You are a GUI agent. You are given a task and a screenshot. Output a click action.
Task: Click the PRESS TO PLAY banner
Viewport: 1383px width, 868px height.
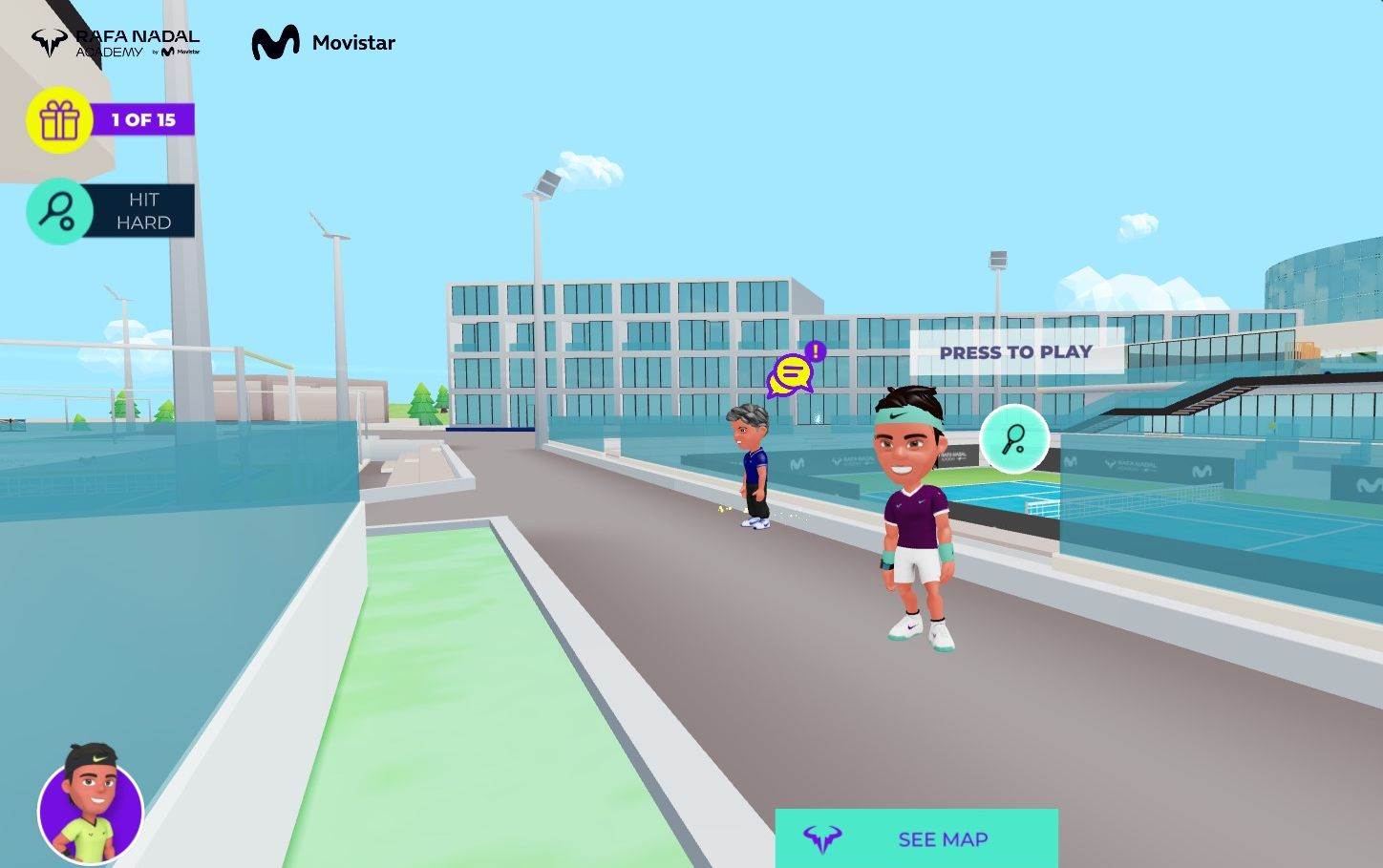coord(1016,352)
